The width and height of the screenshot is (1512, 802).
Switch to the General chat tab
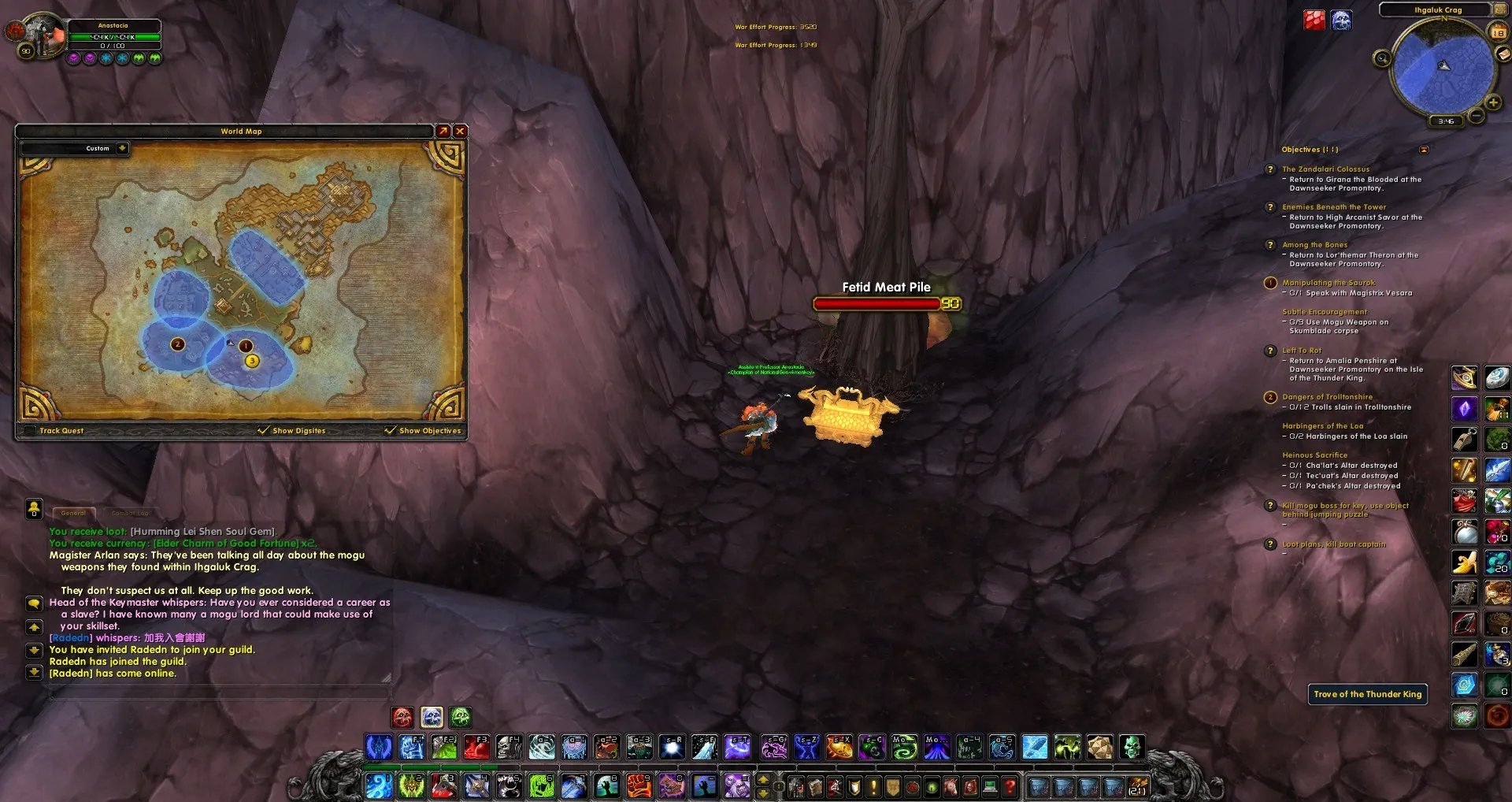tap(73, 513)
